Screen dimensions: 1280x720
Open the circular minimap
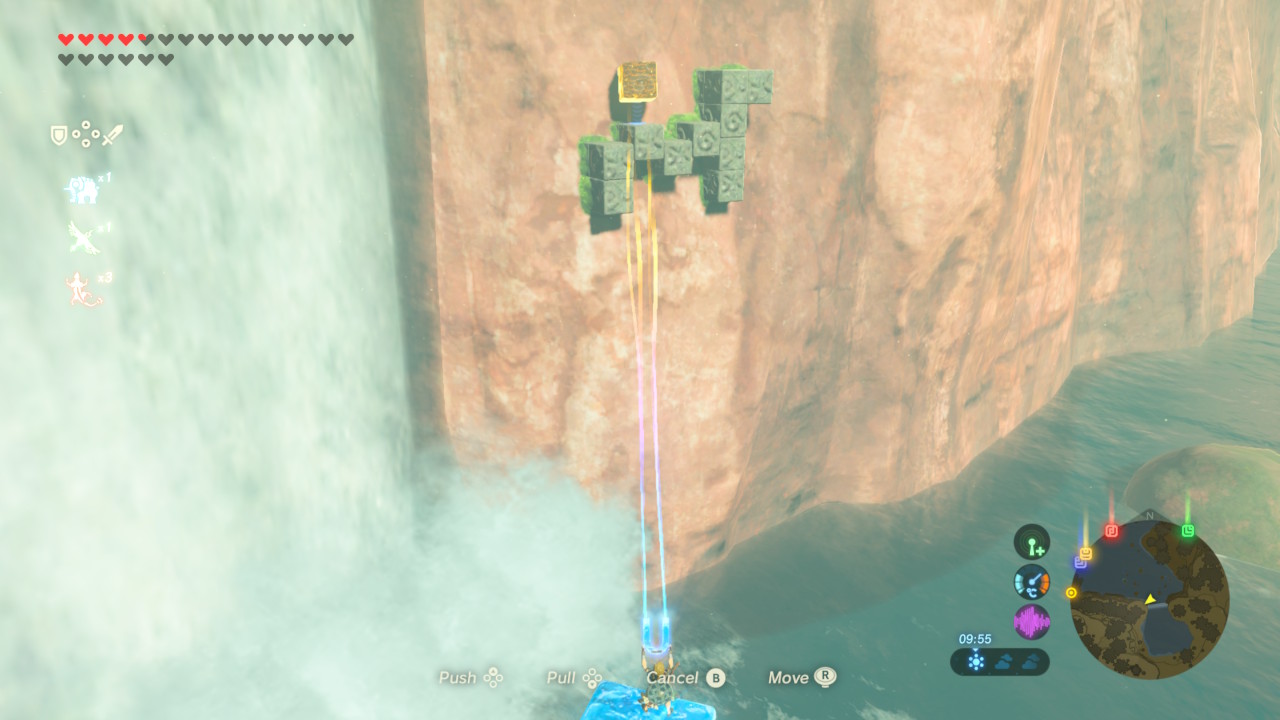pos(1149,600)
